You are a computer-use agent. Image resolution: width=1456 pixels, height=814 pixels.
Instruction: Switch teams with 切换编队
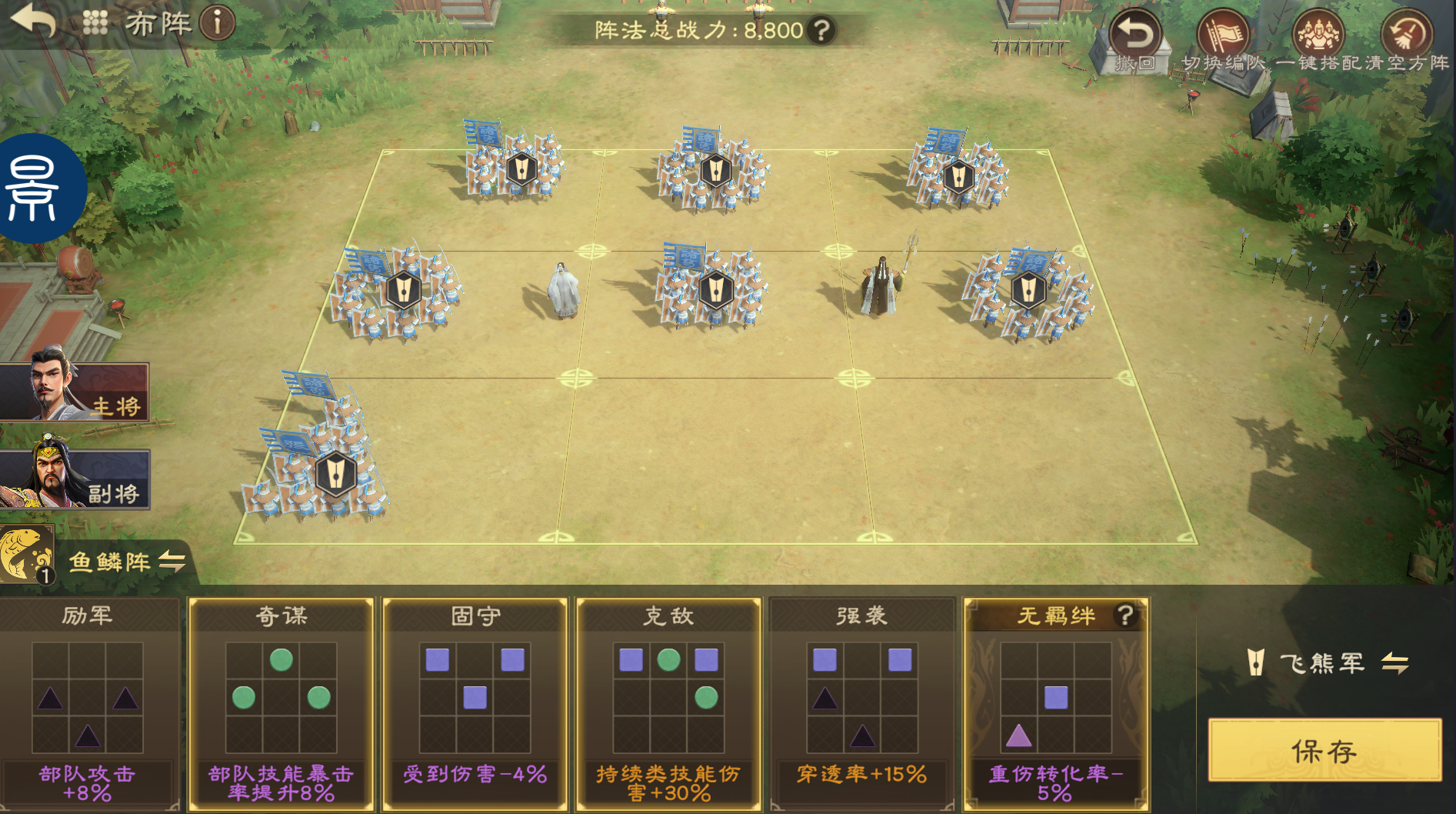click(1223, 40)
